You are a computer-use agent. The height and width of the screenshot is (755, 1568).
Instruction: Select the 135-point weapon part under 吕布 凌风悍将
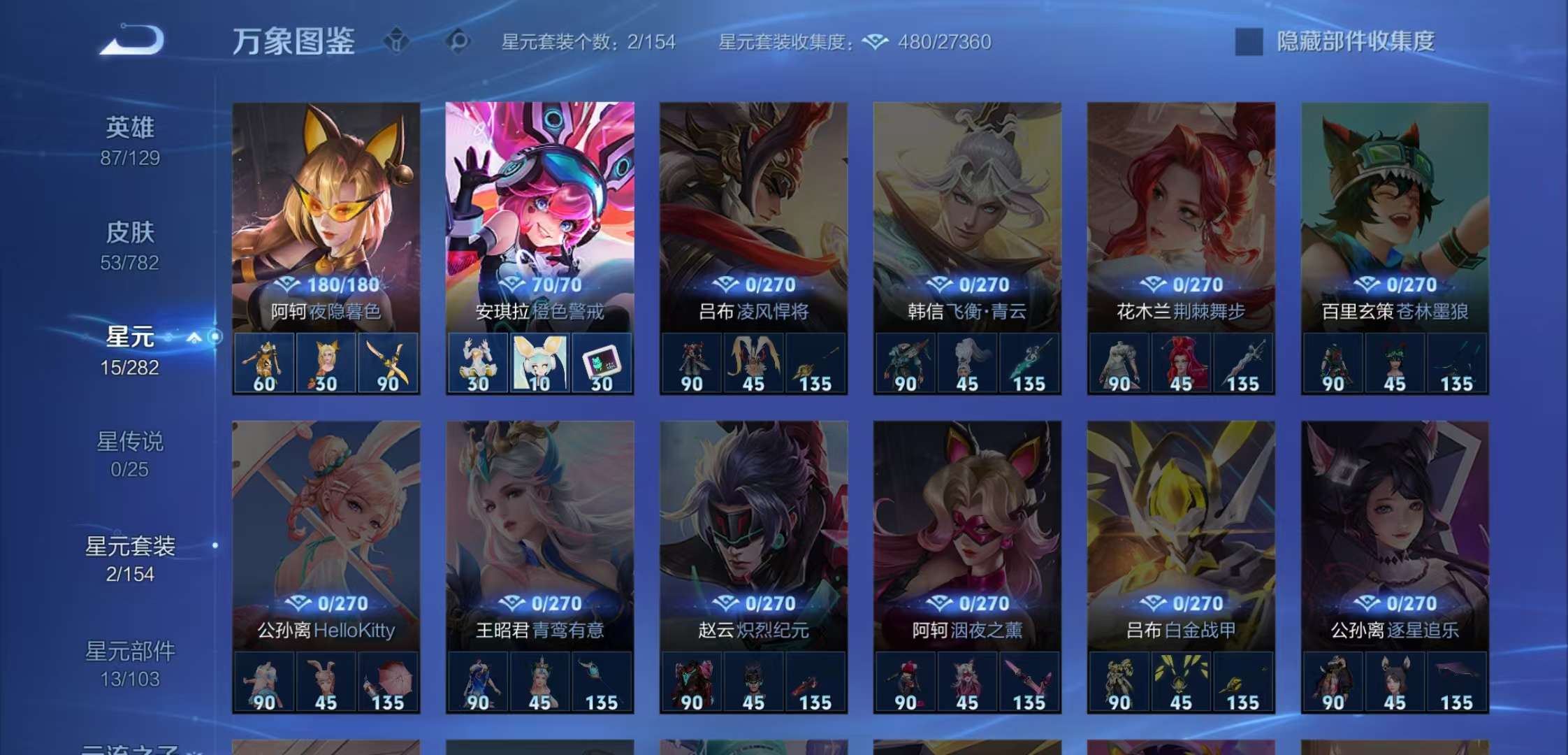pyautogui.click(x=817, y=362)
